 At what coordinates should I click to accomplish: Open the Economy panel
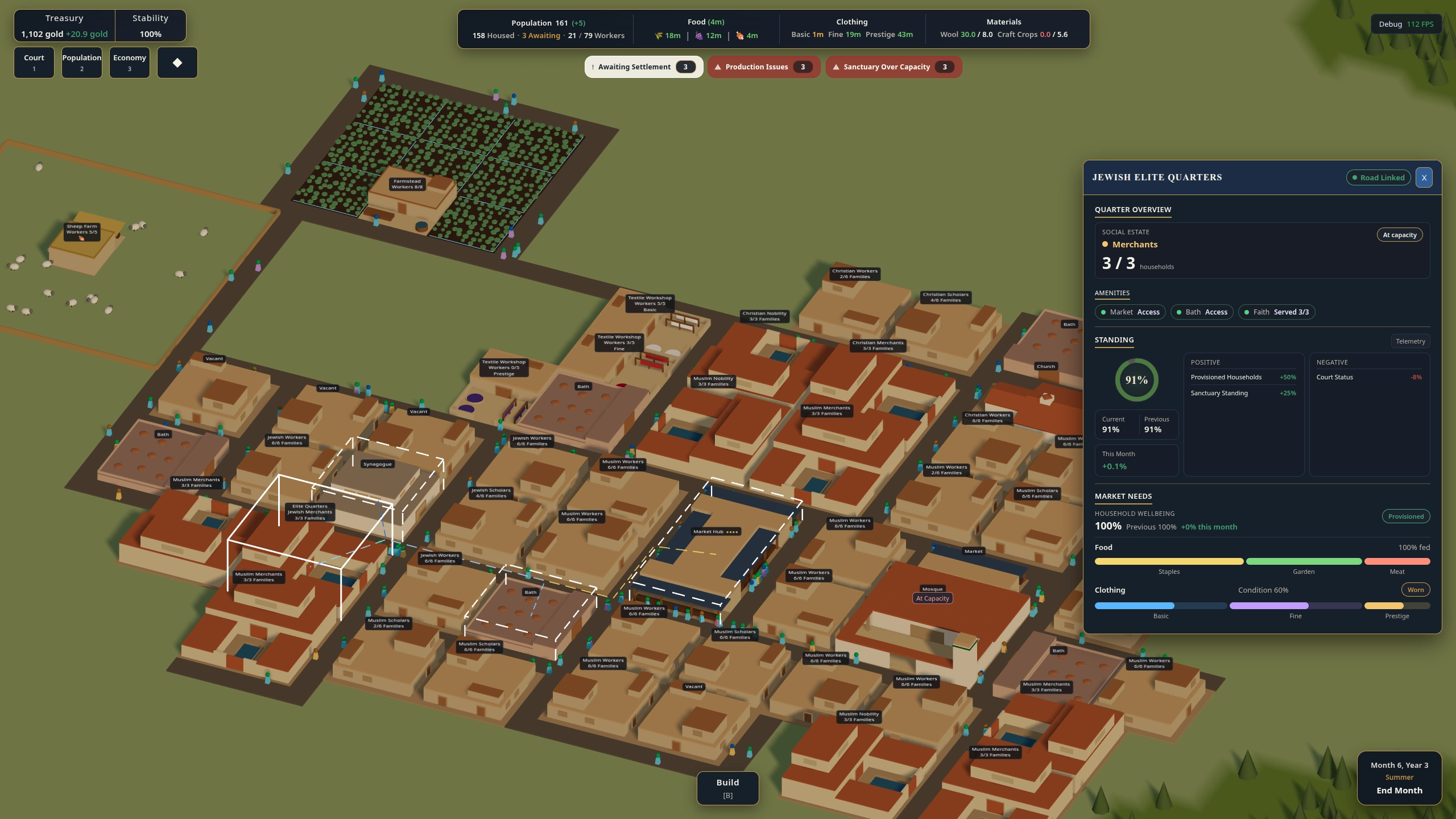tap(130, 62)
